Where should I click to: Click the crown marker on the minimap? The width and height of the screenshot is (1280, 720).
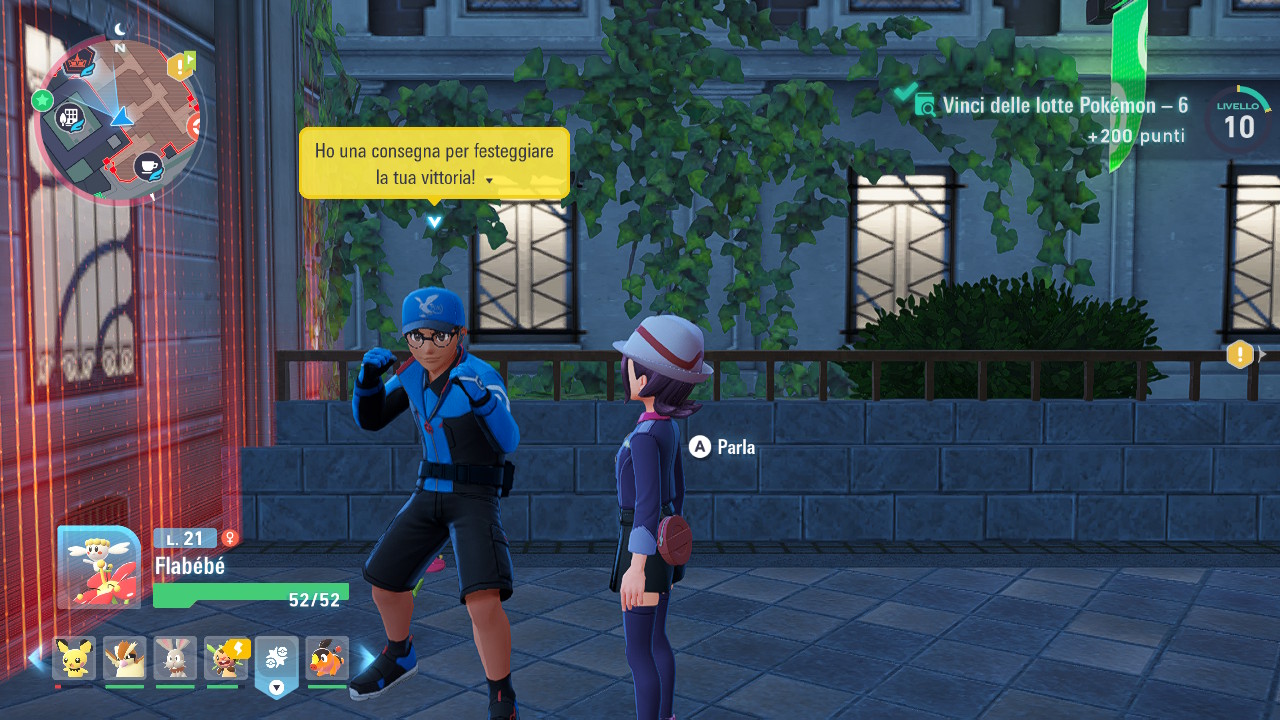pos(79,61)
